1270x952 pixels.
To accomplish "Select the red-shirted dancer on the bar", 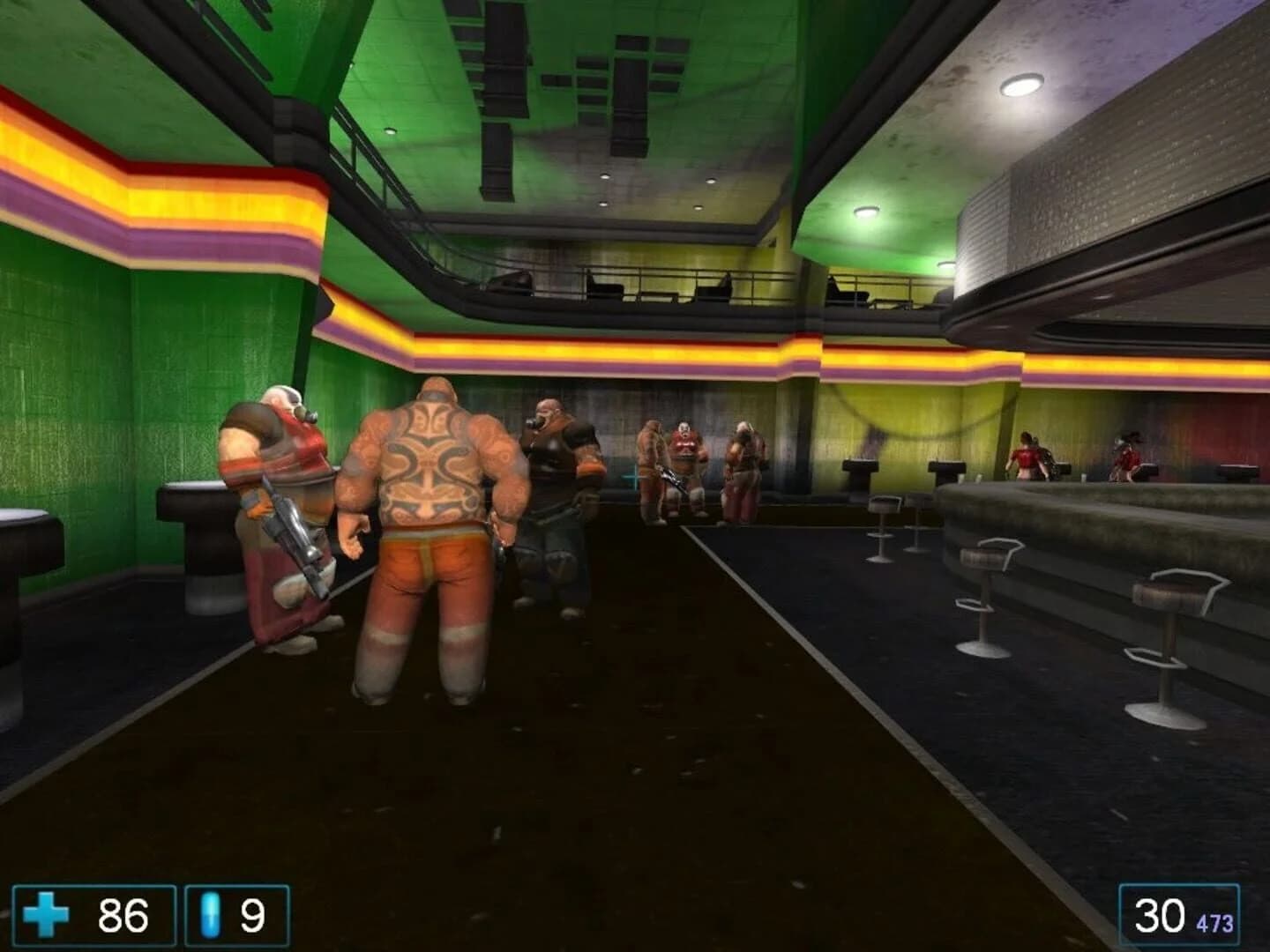I will pyautogui.click(x=1029, y=454).
